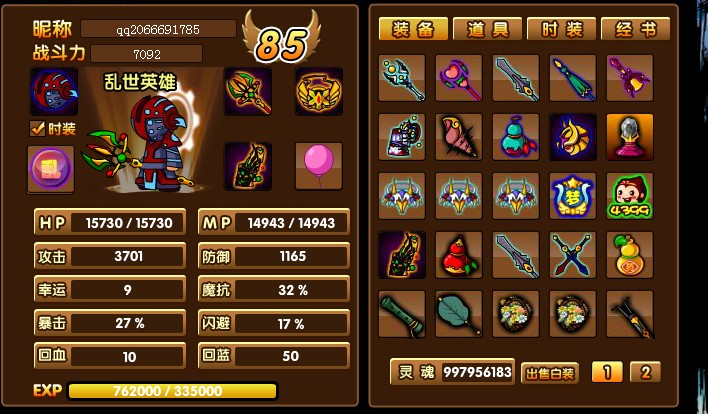This screenshot has width=708, height=414.
Task: Click the 4399 monkey character item
Action: click(630, 196)
